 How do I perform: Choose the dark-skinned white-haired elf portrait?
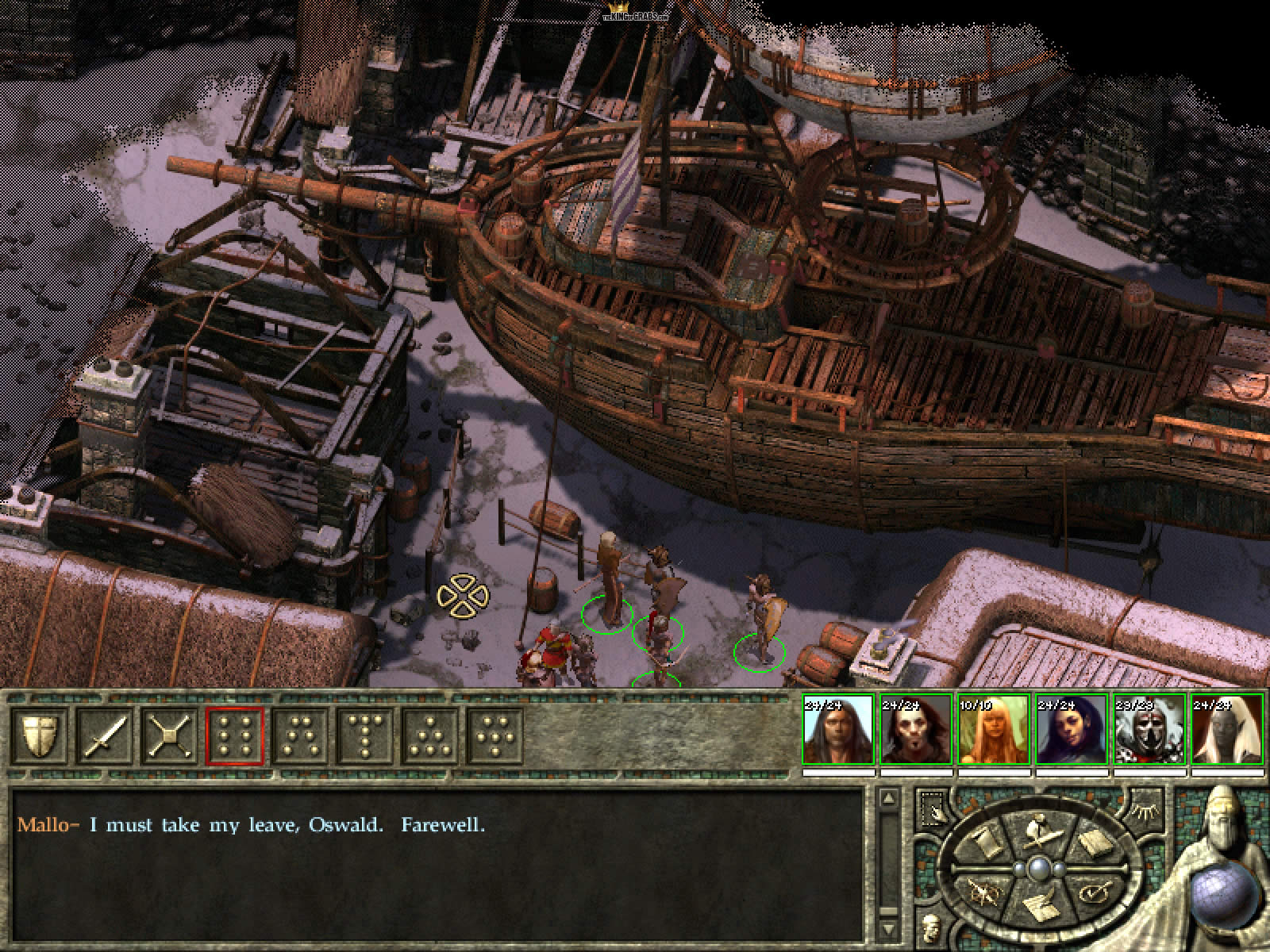1226,730
